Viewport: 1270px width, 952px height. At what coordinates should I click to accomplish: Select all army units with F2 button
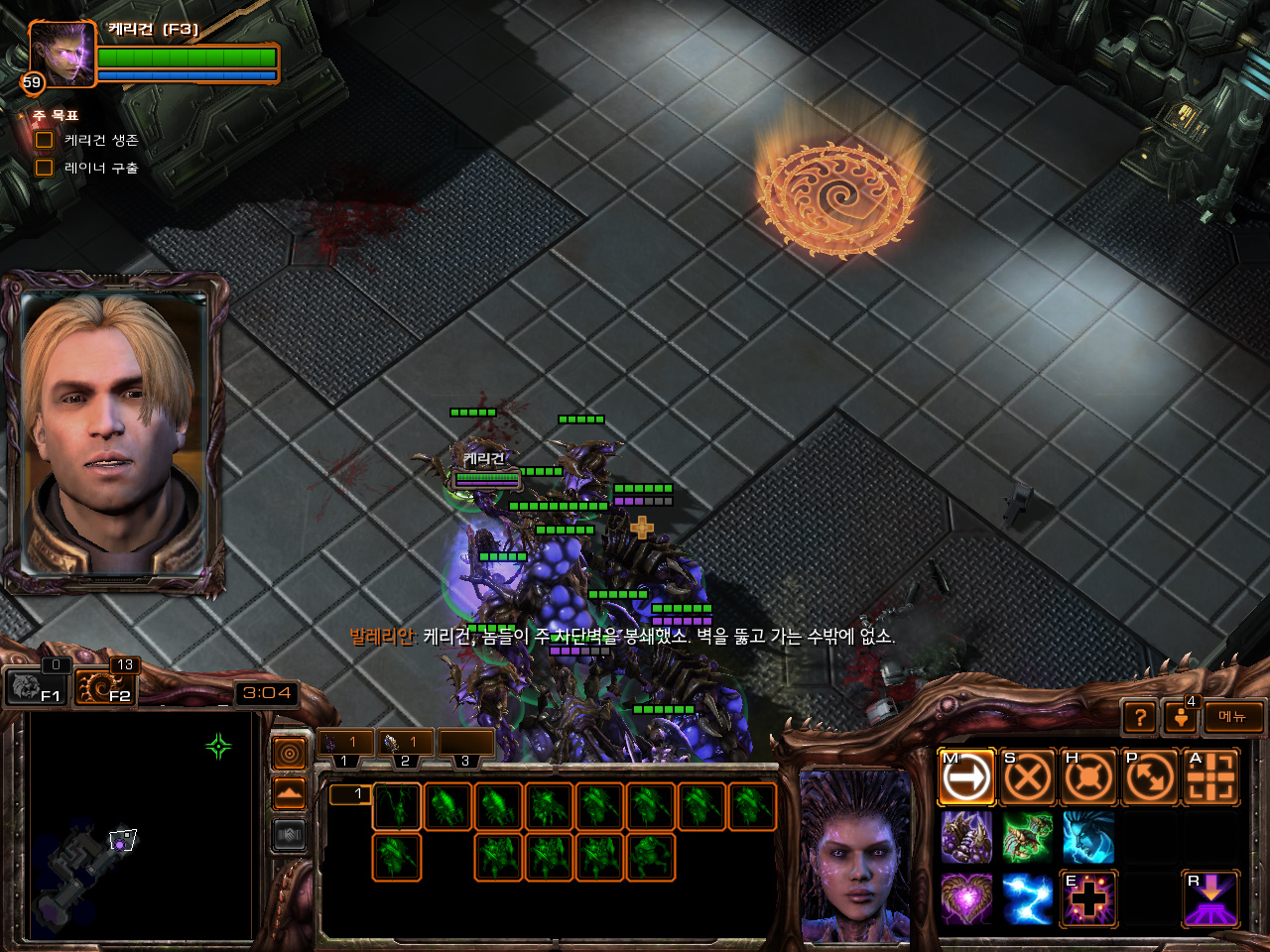(106, 686)
